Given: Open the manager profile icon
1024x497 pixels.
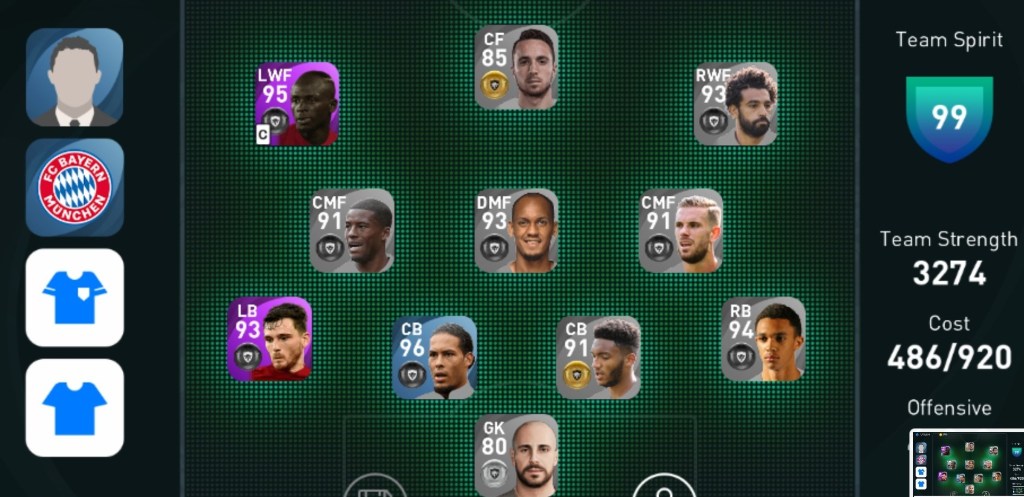Looking at the screenshot, I should pyautogui.click(x=74, y=77).
